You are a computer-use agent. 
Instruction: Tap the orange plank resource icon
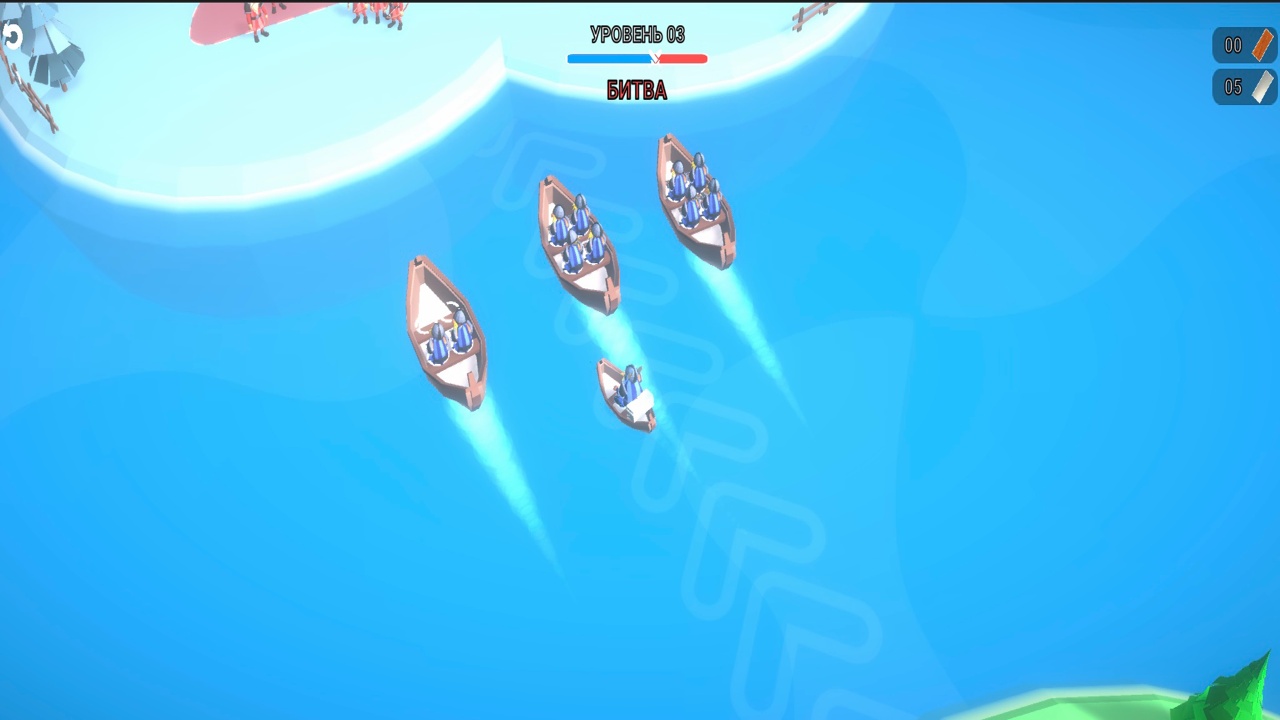click(1262, 45)
